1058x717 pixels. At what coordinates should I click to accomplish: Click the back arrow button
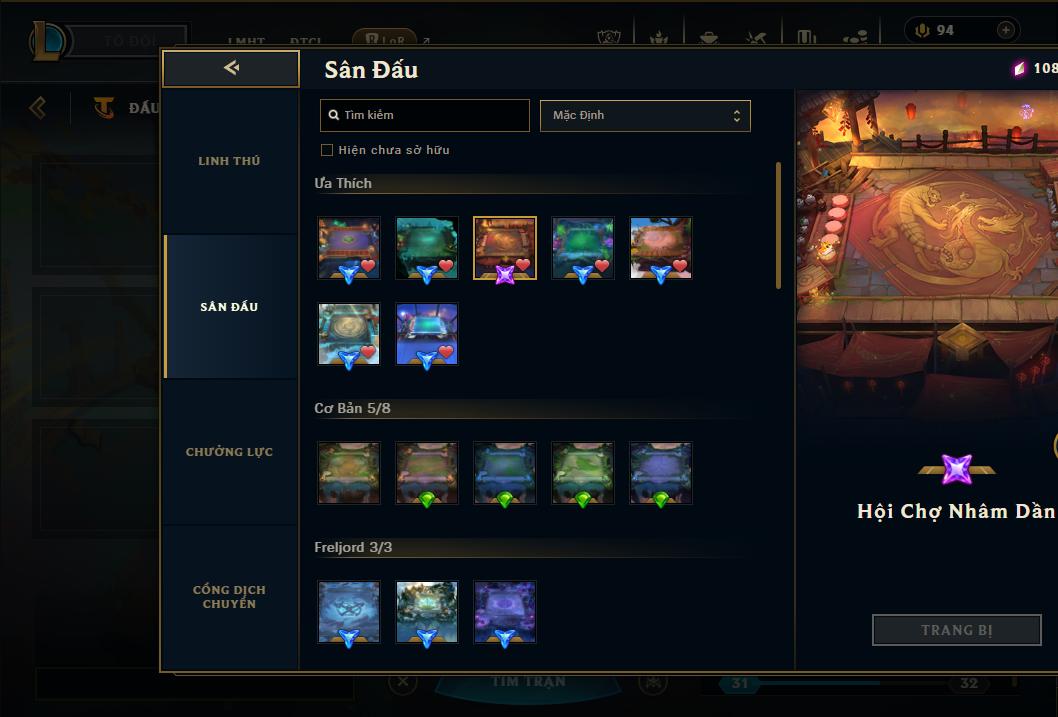point(231,68)
